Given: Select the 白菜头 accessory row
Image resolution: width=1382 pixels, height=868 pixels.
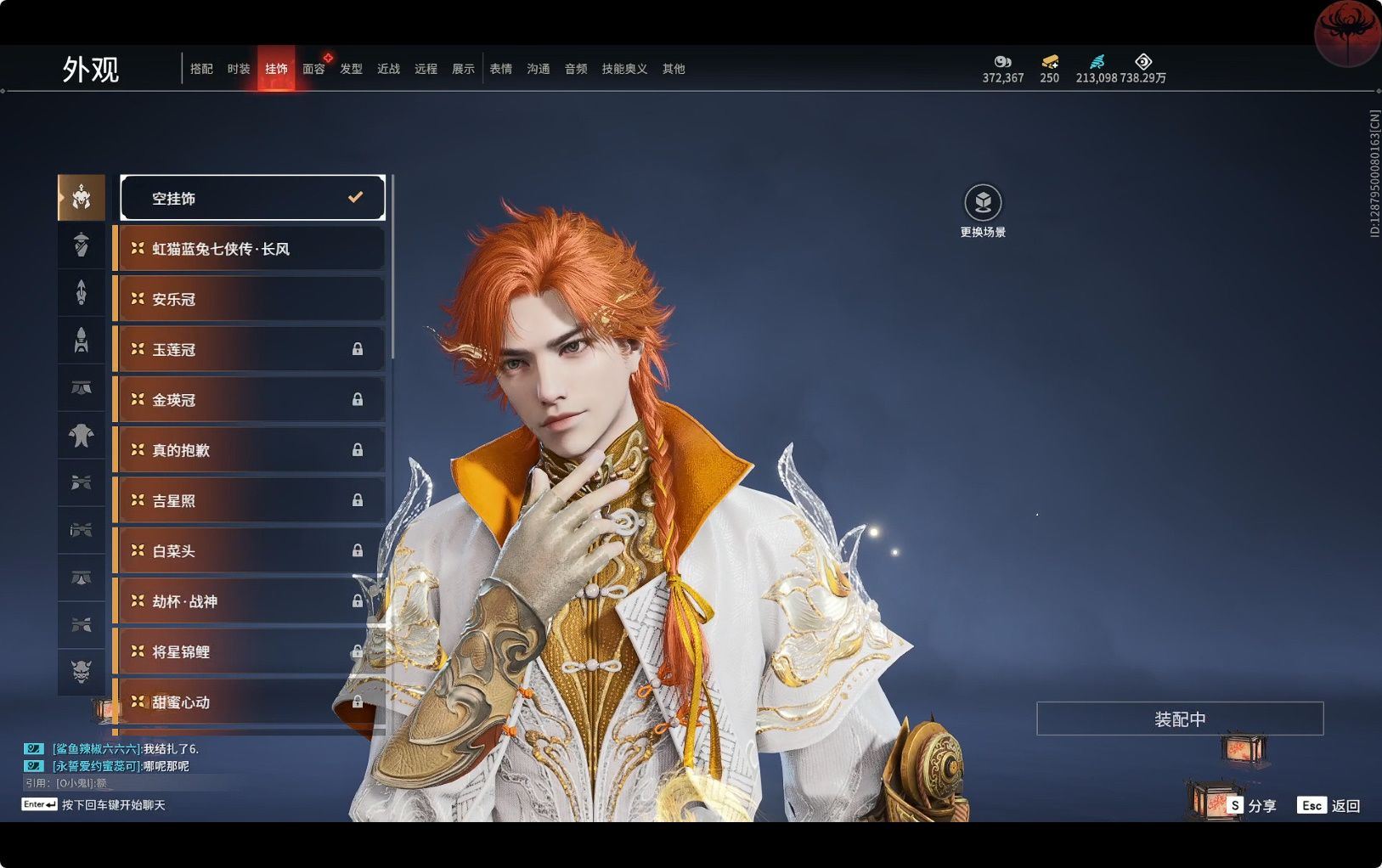Looking at the screenshot, I should 251,550.
